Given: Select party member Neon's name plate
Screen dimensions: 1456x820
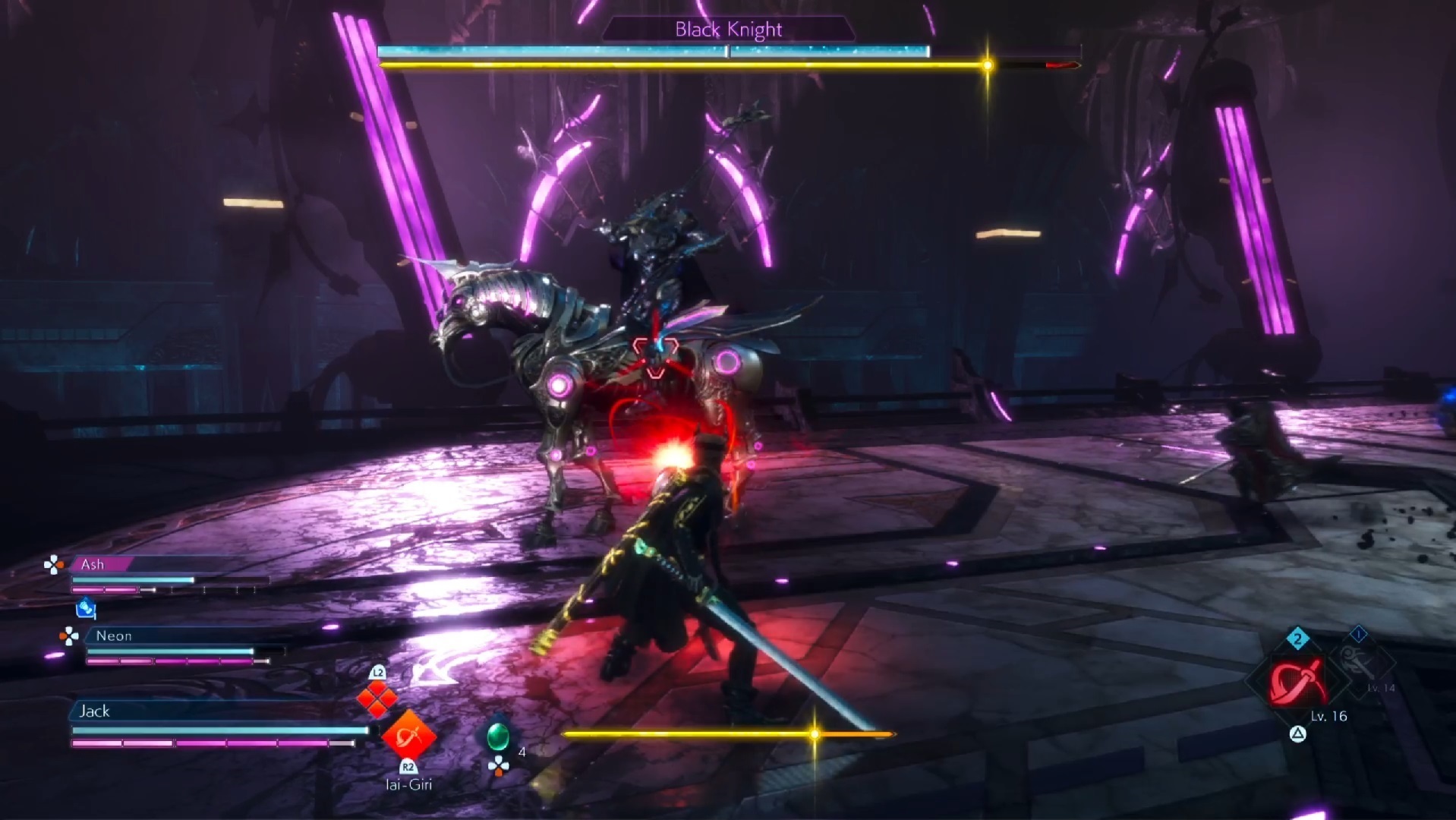Looking at the screenshot, I should pos(114,635).
